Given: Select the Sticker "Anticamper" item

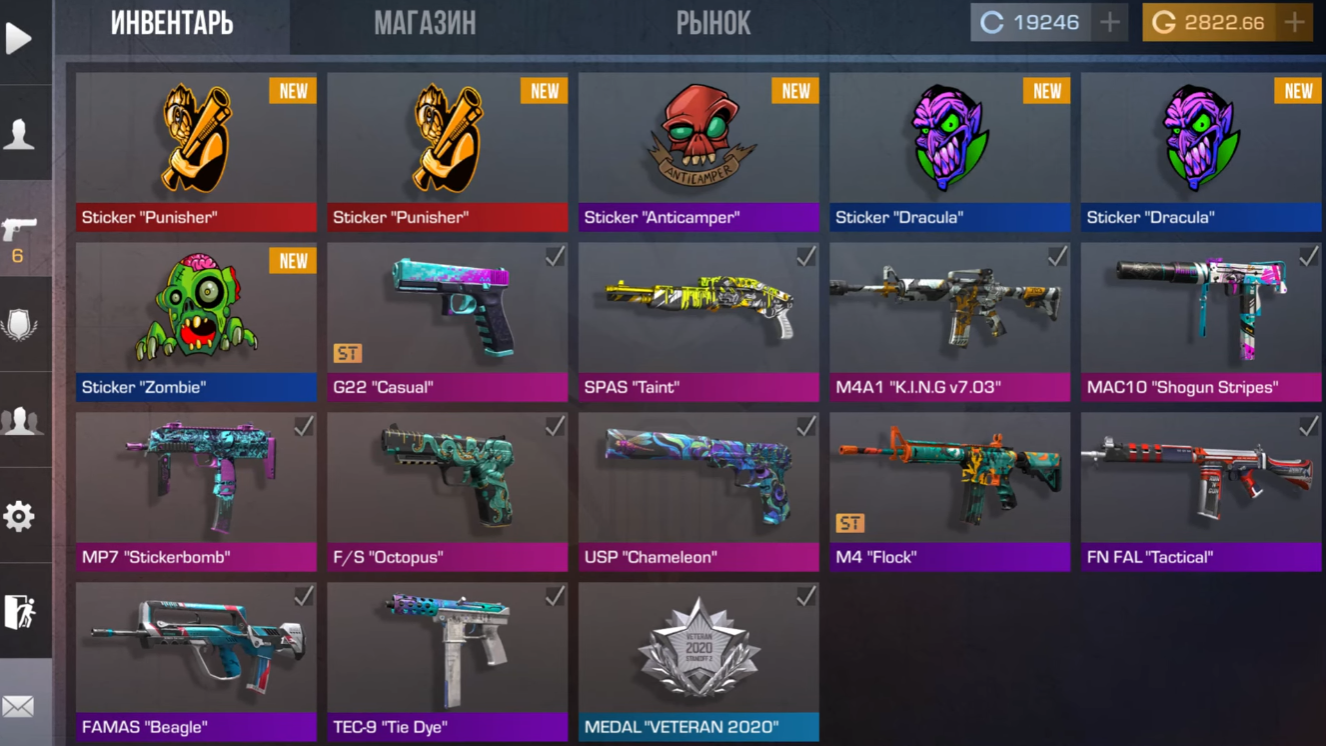Looking at the screenshot, I should coord(698,150).
